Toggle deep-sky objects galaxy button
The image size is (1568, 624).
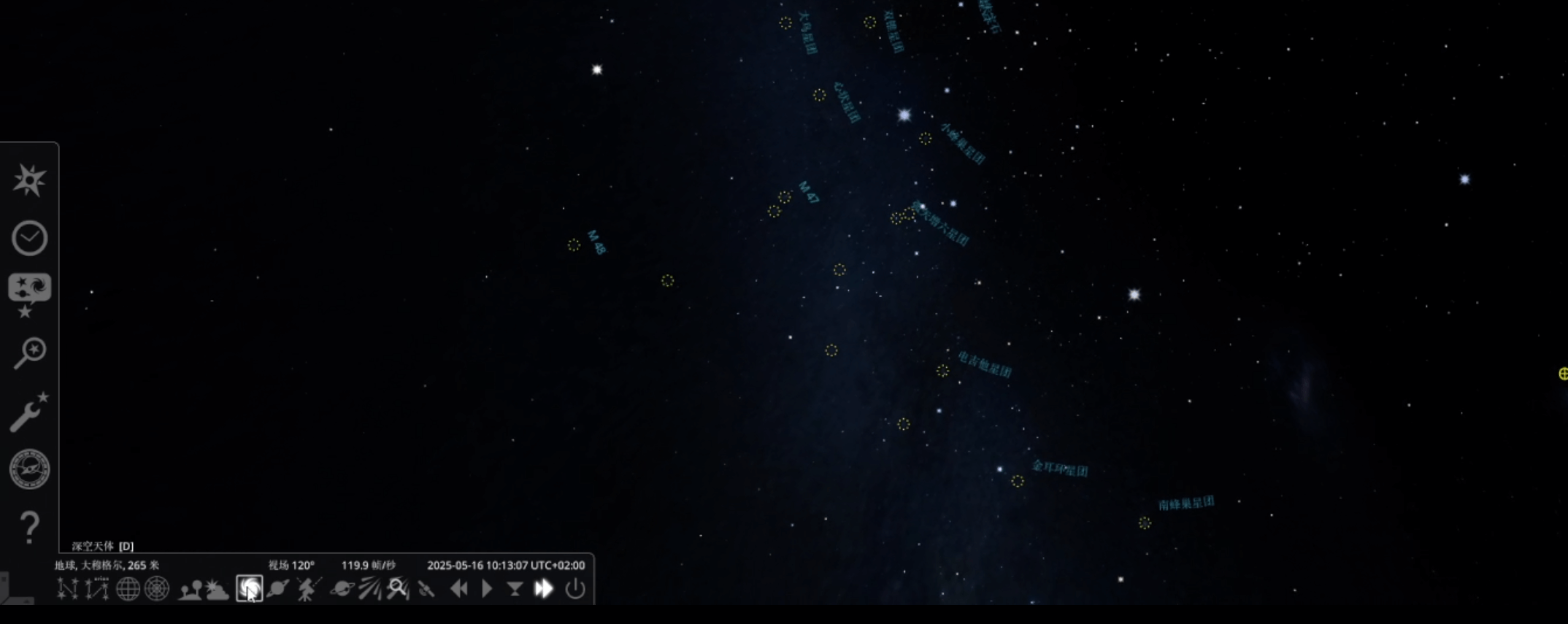pos(249,588)
